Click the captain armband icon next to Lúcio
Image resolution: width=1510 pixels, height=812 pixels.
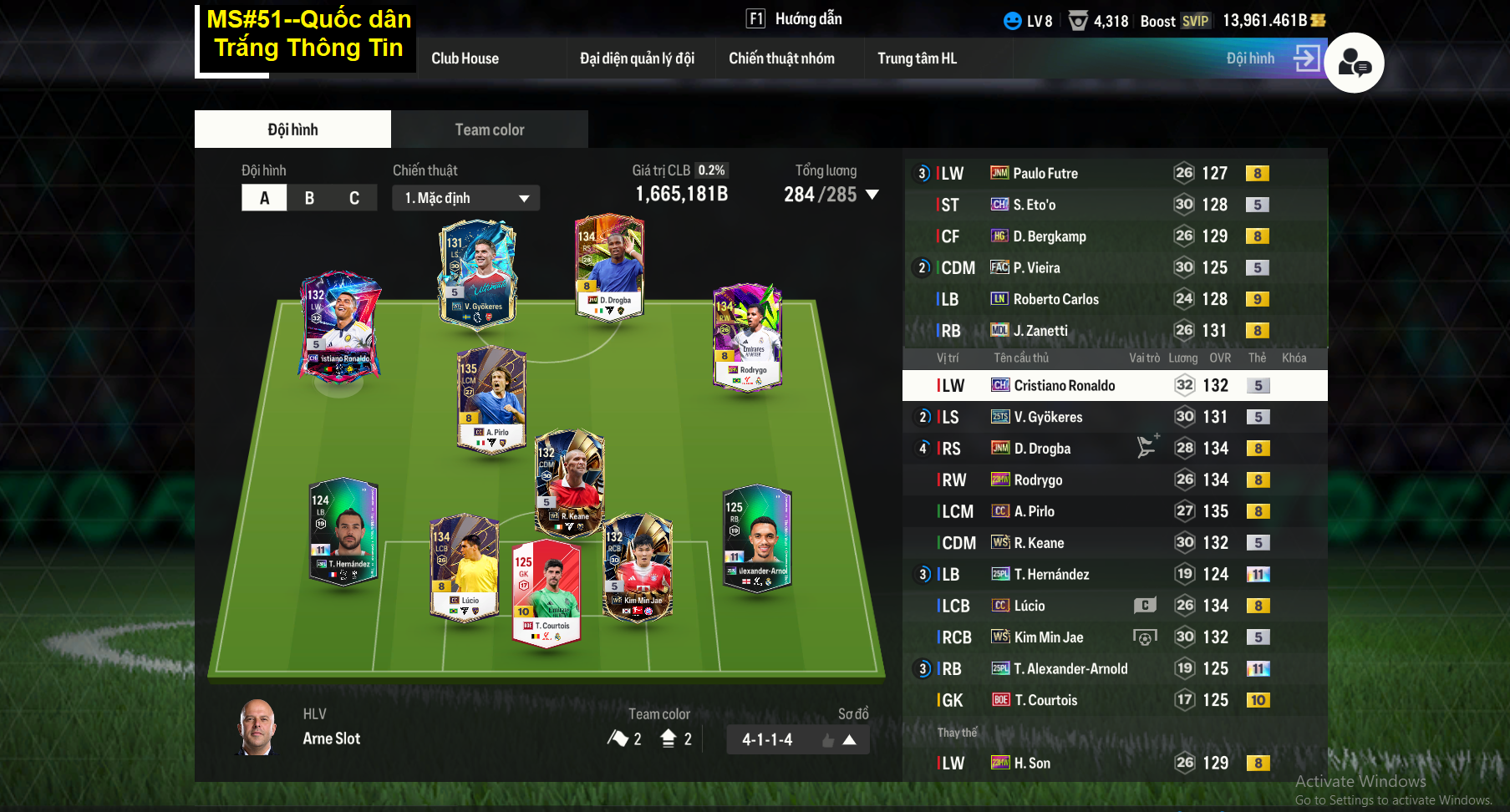coord(1145,605)
